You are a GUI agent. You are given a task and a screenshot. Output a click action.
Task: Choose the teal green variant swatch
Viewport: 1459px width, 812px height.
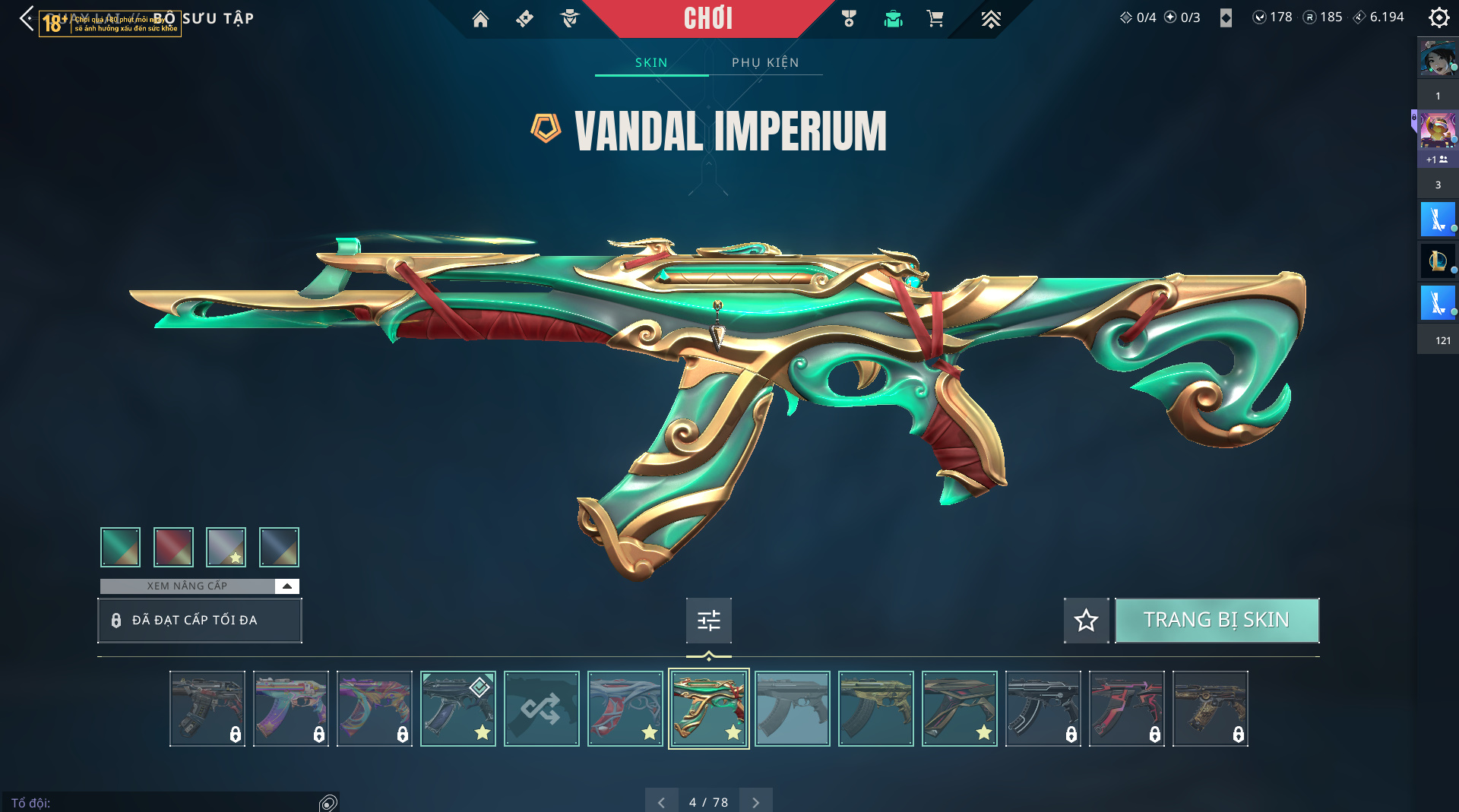120,547
